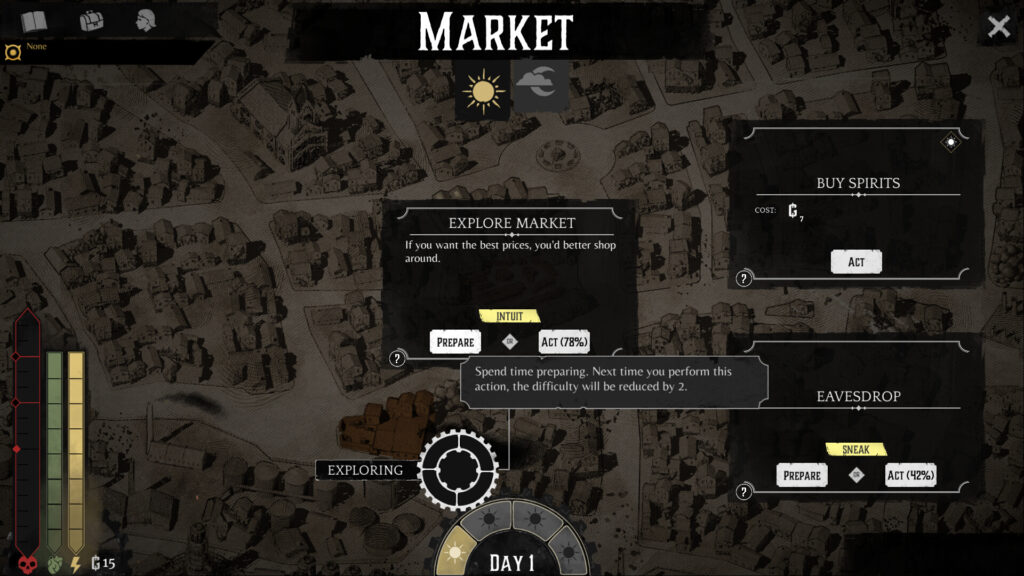Choose Prepare for Eavesdrop
Viewport: 1024px width, 576px height.
802,475
